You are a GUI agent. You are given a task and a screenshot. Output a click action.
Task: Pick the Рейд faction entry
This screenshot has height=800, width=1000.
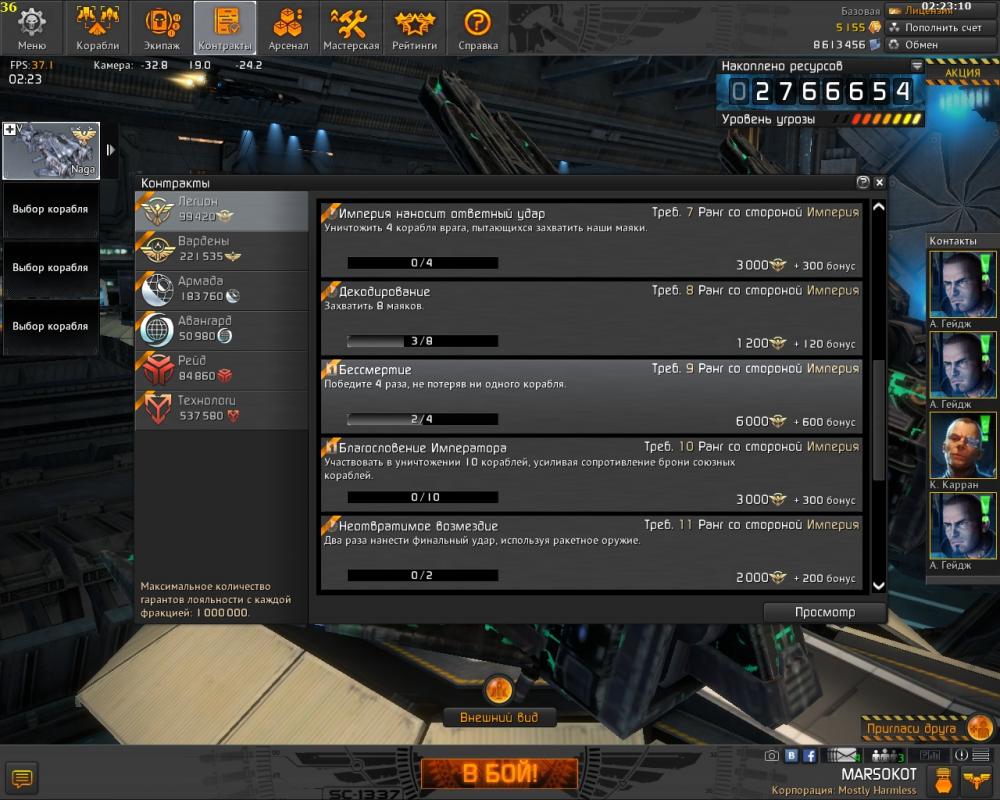pyautogui.click(x=221, y=369)
